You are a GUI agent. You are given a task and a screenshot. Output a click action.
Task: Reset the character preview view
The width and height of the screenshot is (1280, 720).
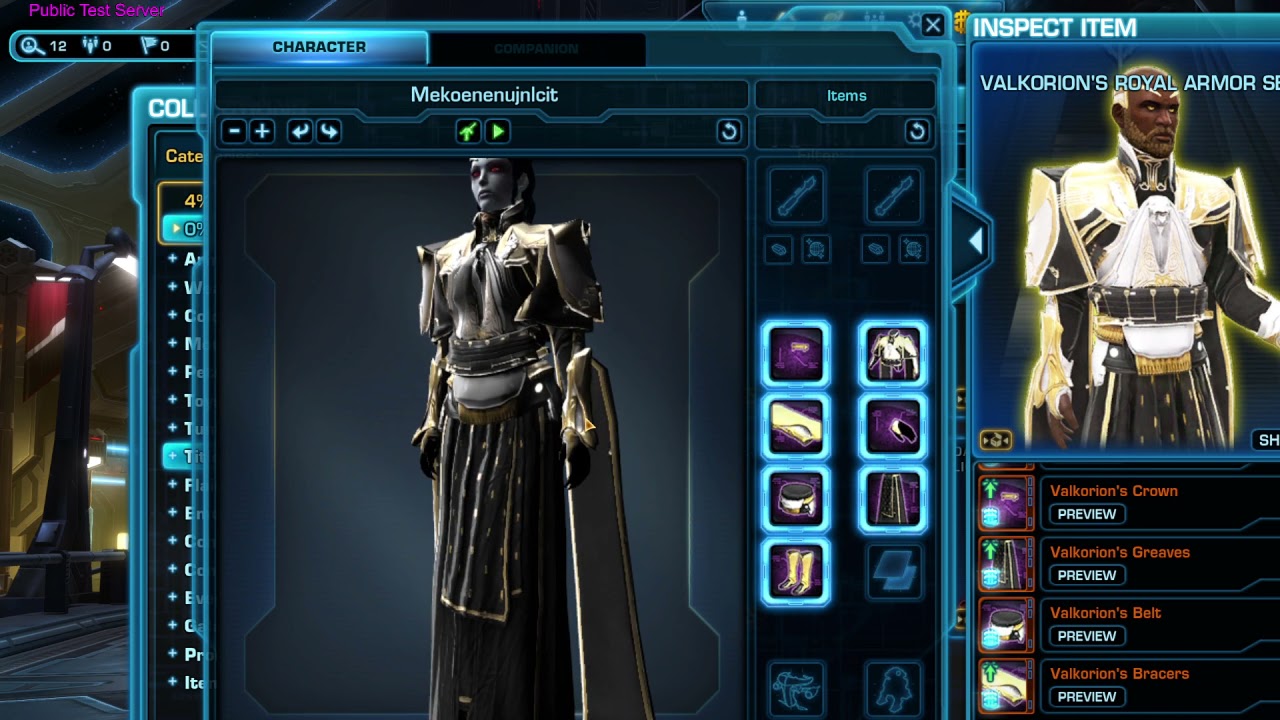729,131
